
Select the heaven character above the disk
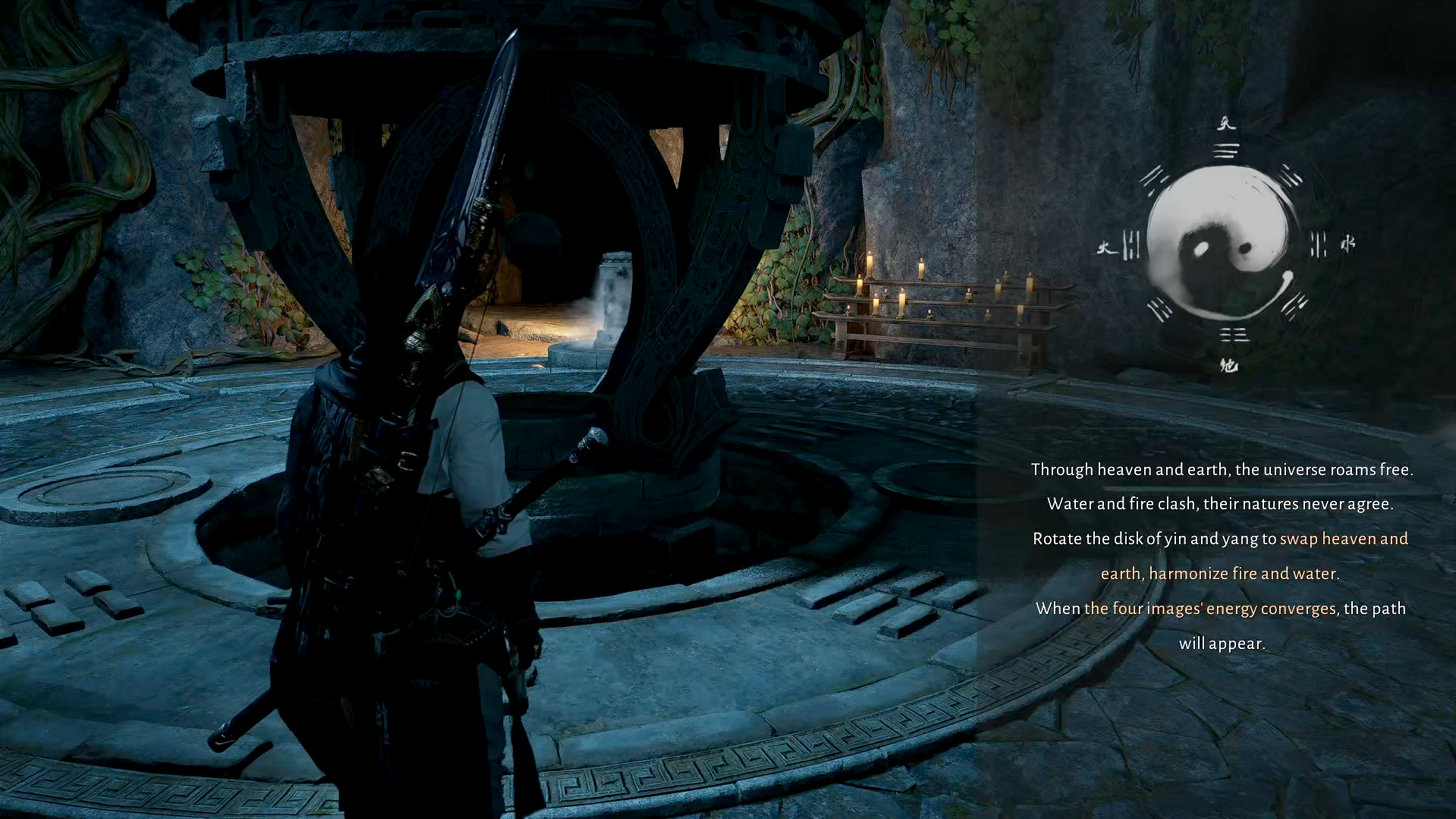tap(1226, 124)
